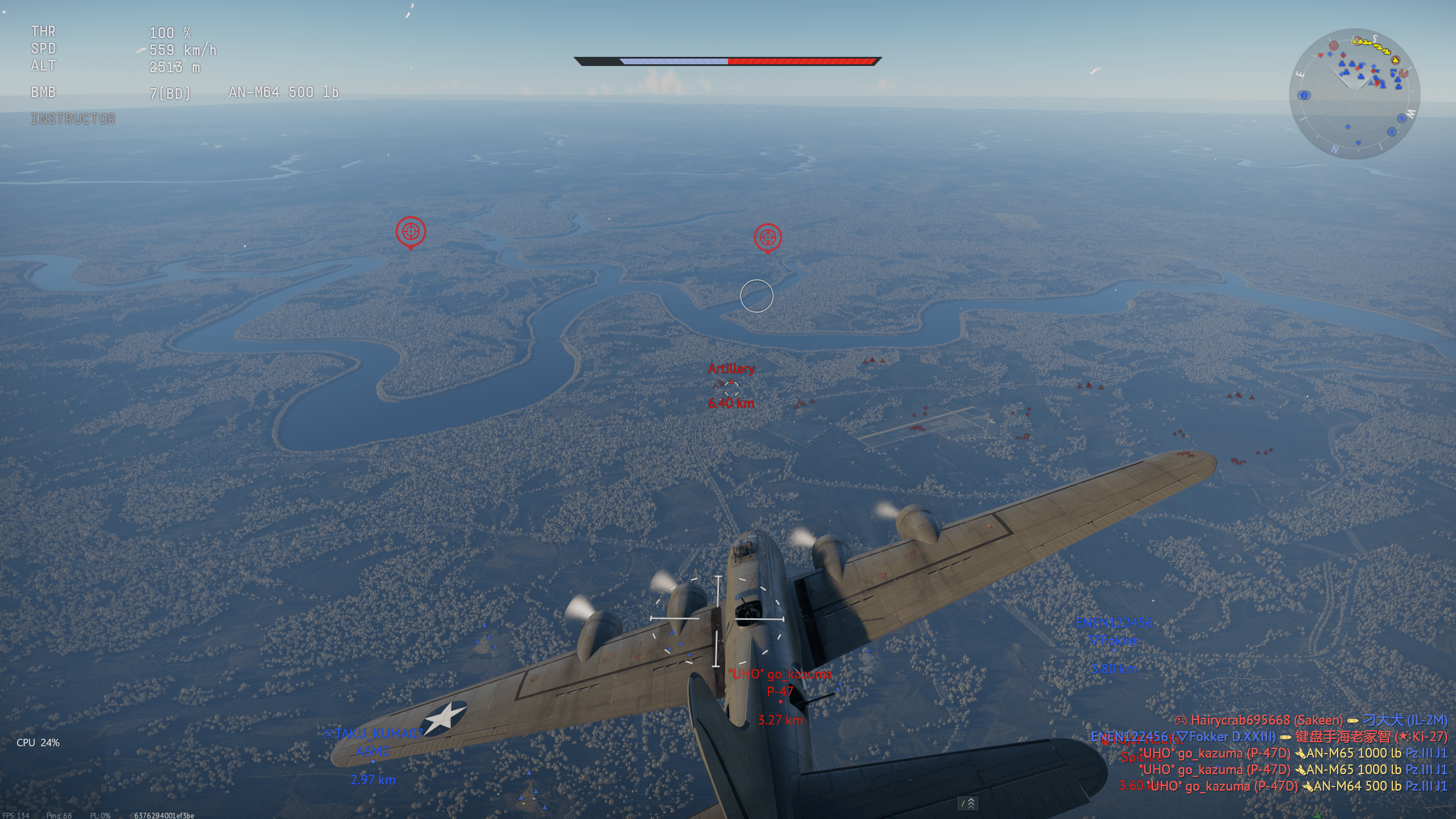This screenshot has width=1456, height=819.
Task: Click the circular minimap radar
Action: (x=1354, y=94)
